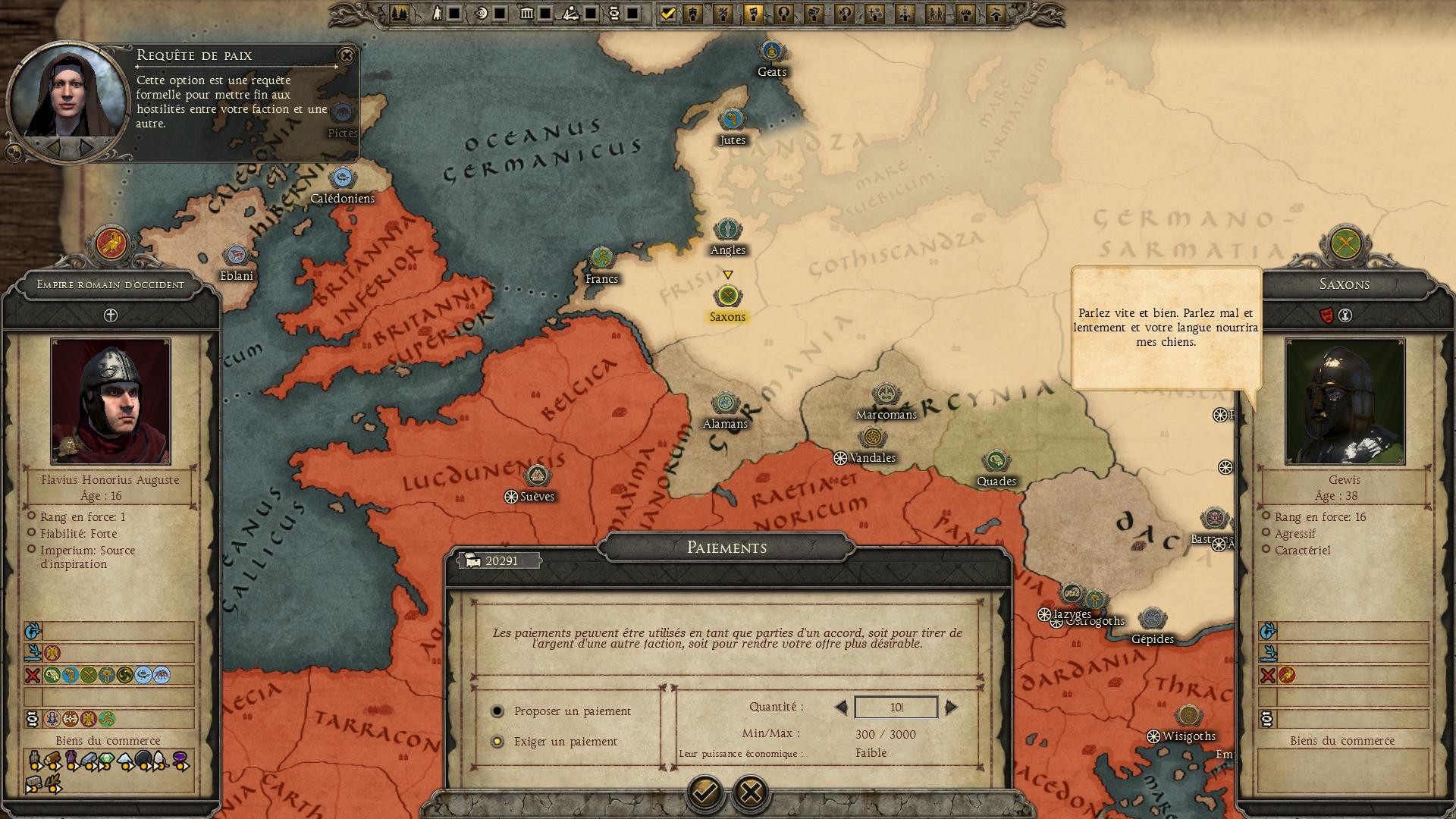Viewport: 1456px width, 819px height.
Task: Select the Geats faction marker
Action: 771,52
